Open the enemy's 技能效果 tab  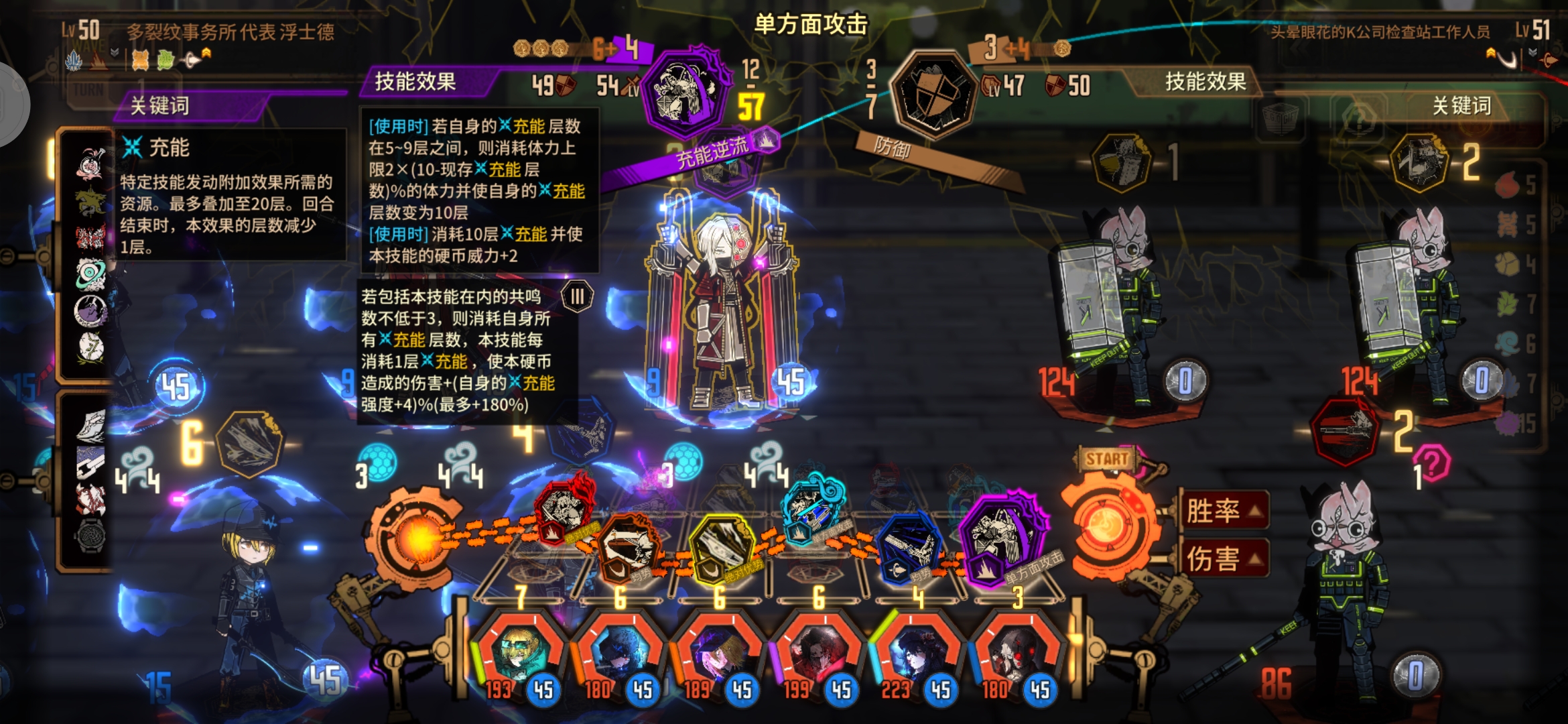point(1205,82)
